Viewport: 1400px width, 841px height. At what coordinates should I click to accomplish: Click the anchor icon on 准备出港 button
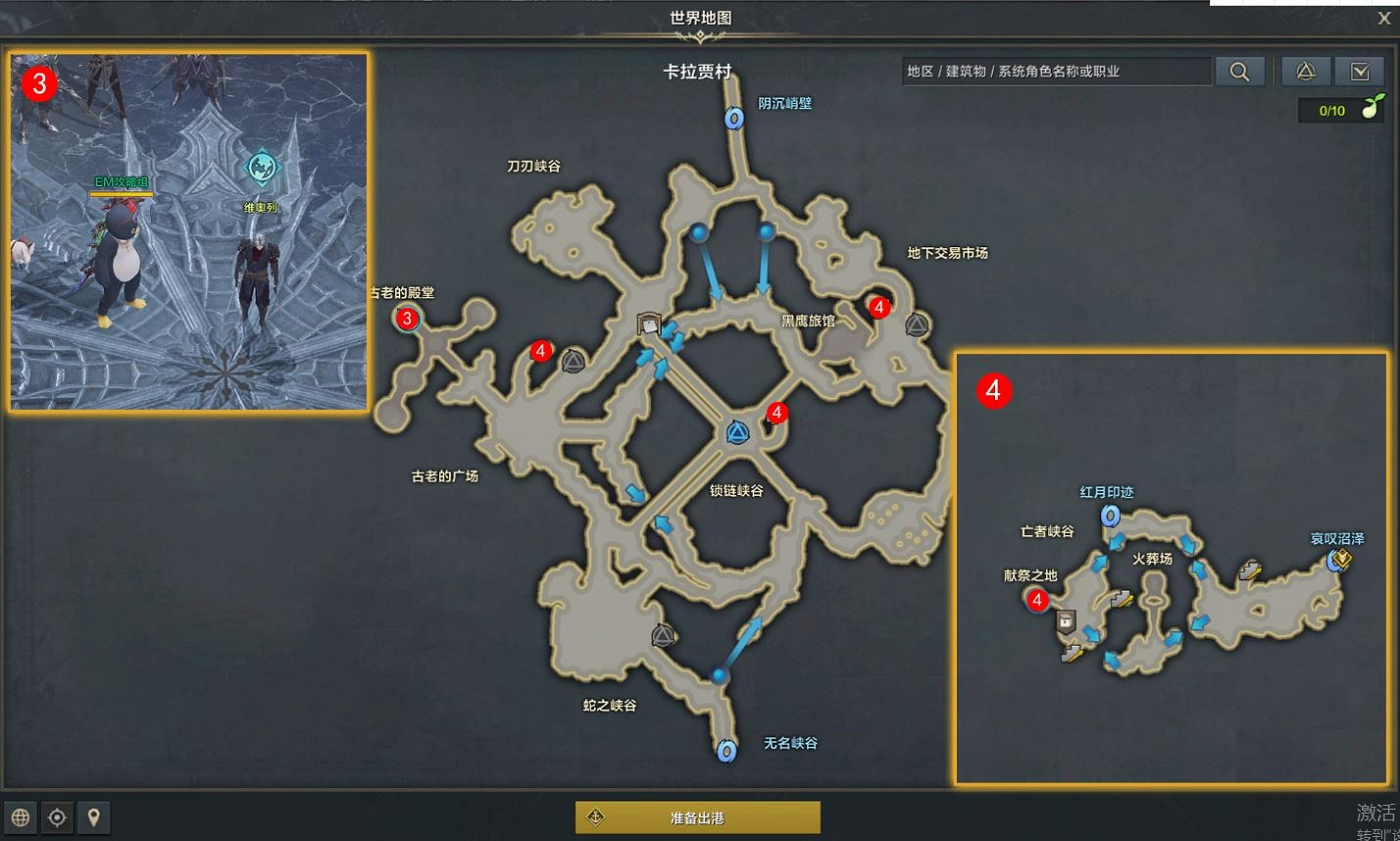point(597,816)
